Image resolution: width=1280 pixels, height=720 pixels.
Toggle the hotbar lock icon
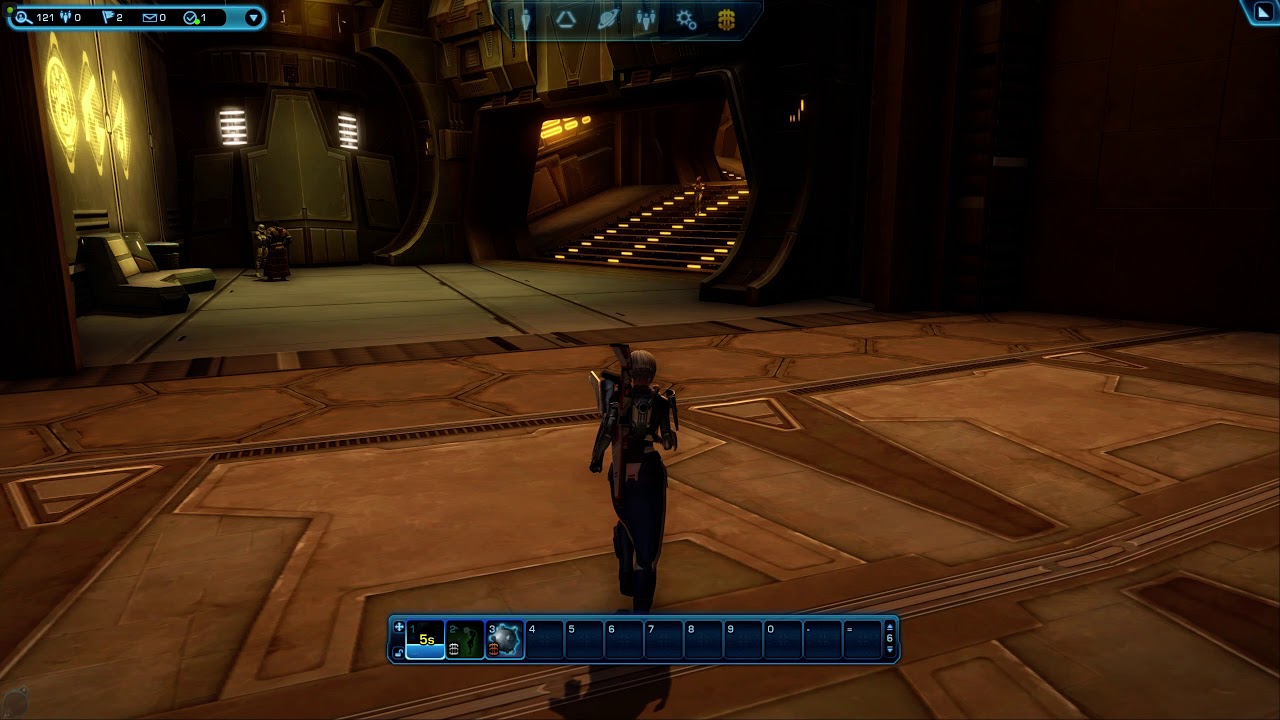pyautogui.click(x=398, y=652)
